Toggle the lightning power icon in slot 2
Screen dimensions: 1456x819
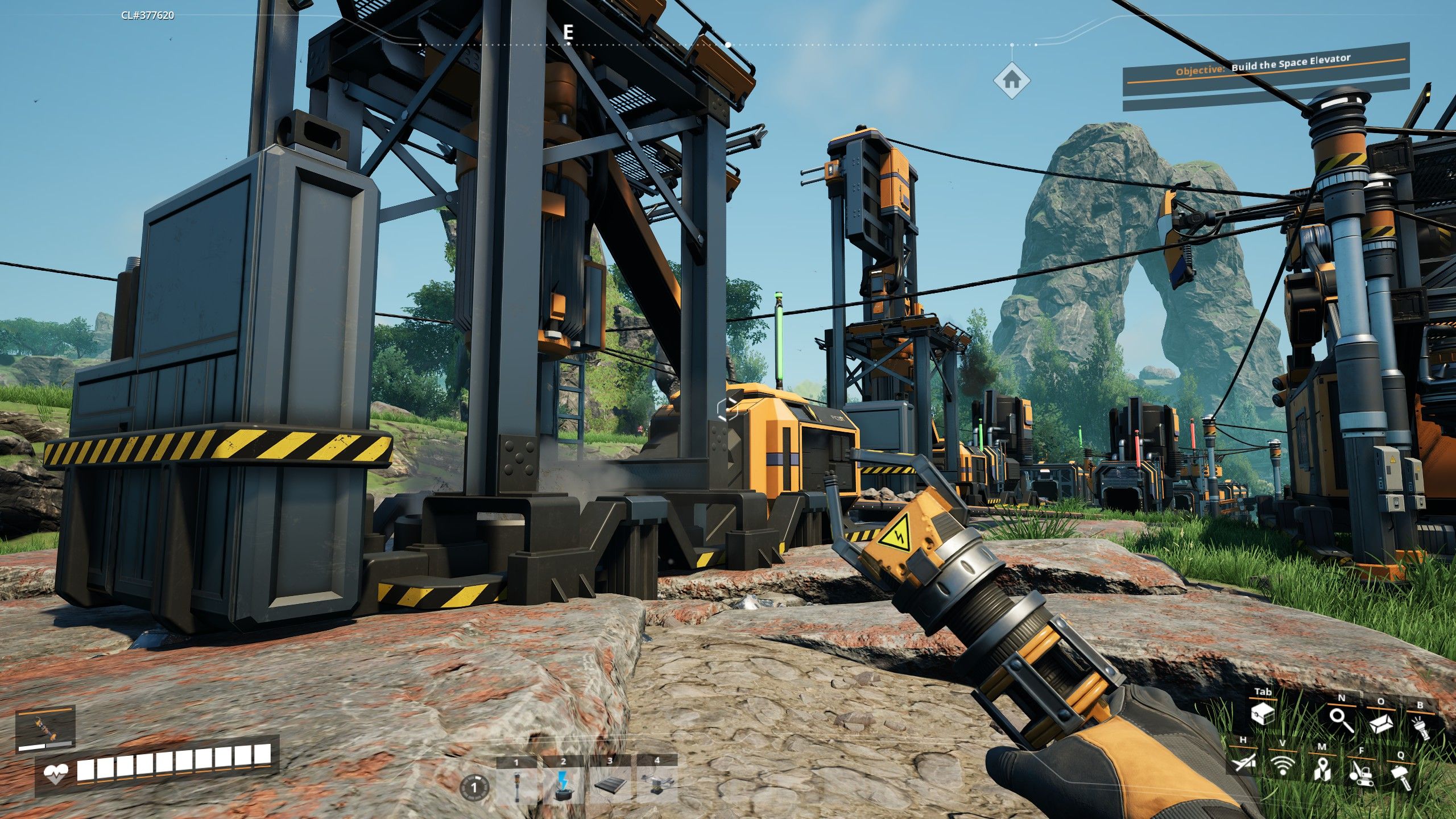coord(564,785)
